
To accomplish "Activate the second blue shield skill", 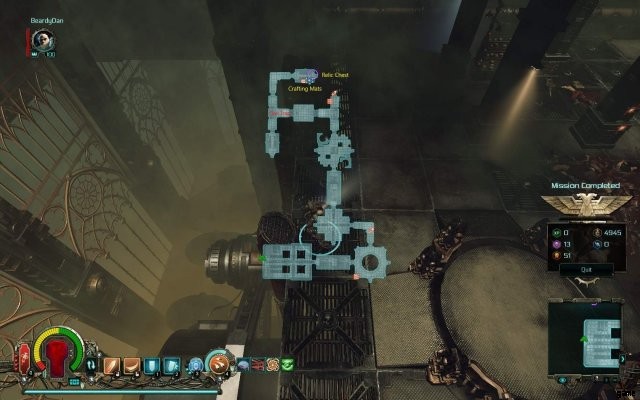I will [170, 366].
